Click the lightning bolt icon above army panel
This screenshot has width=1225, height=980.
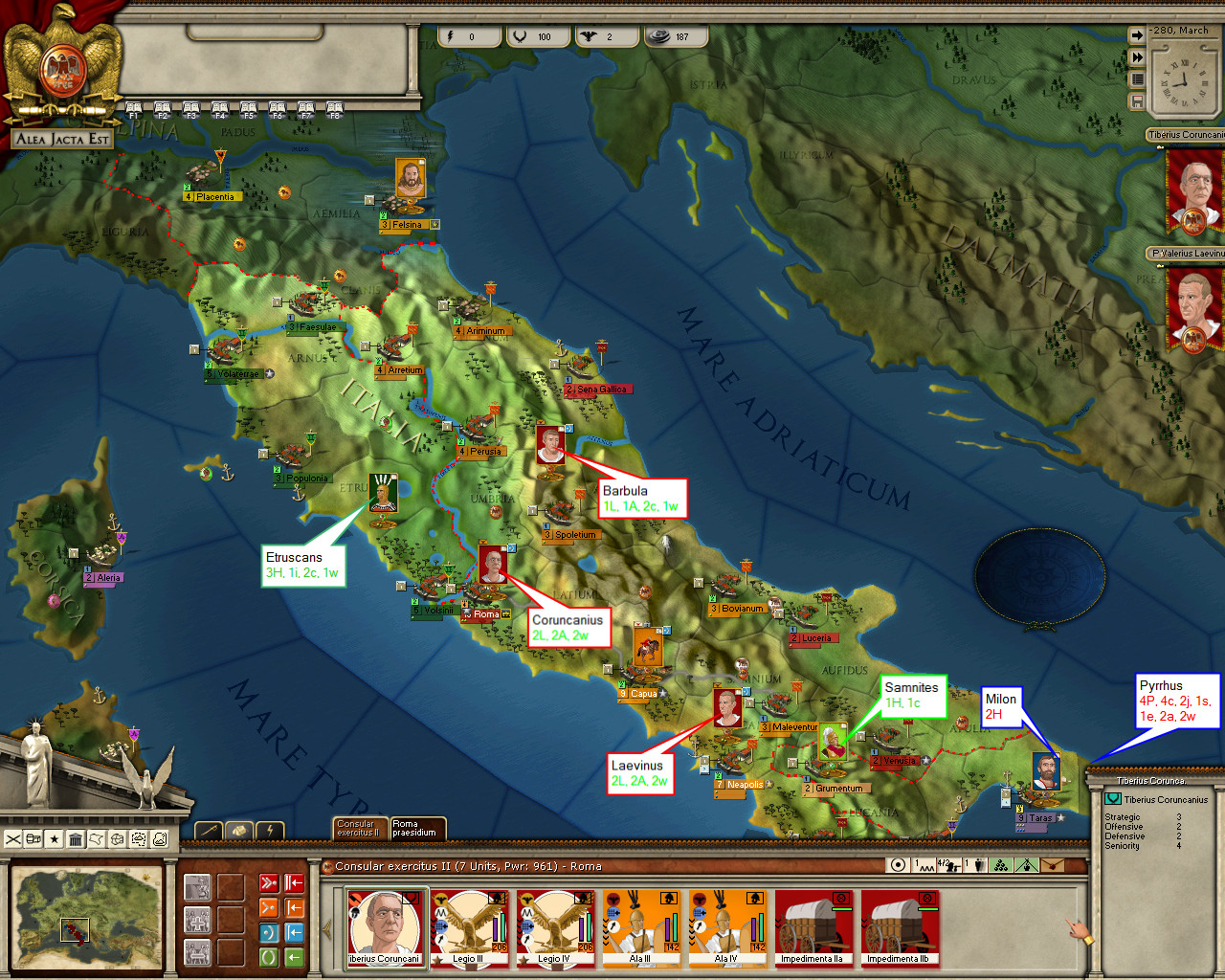269,830
